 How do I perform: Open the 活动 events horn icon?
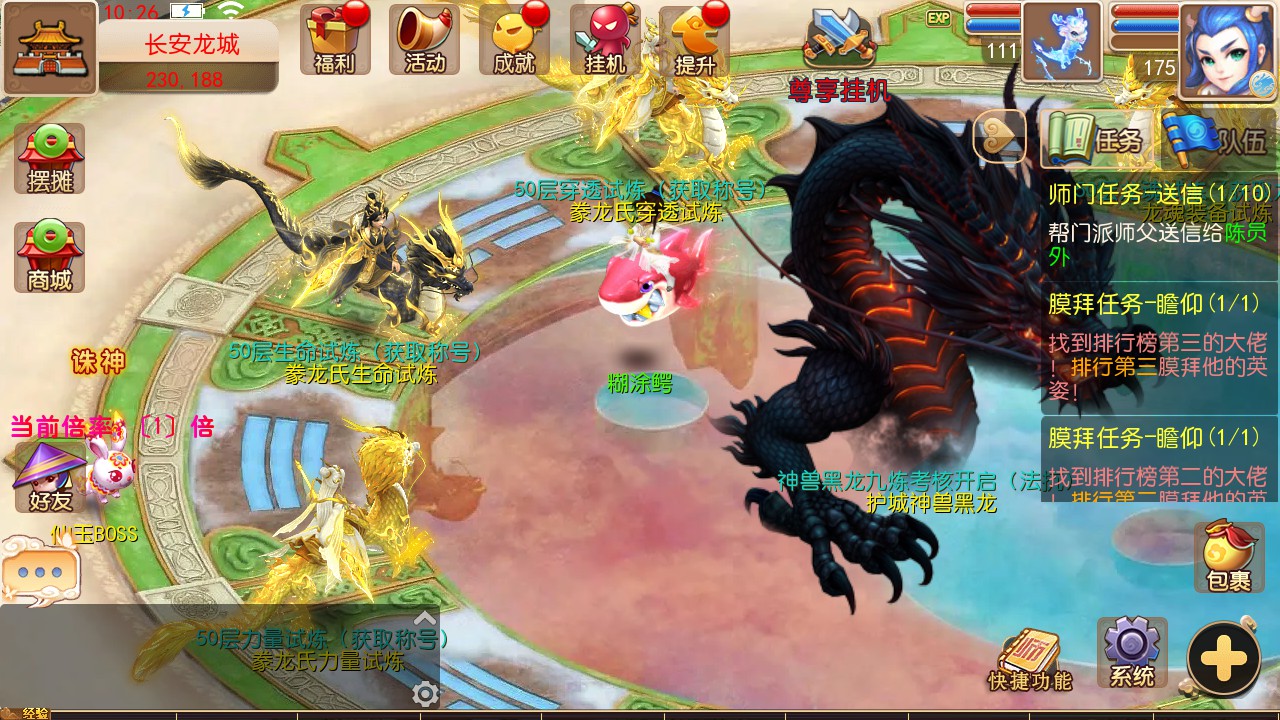[x=424, y=40]
